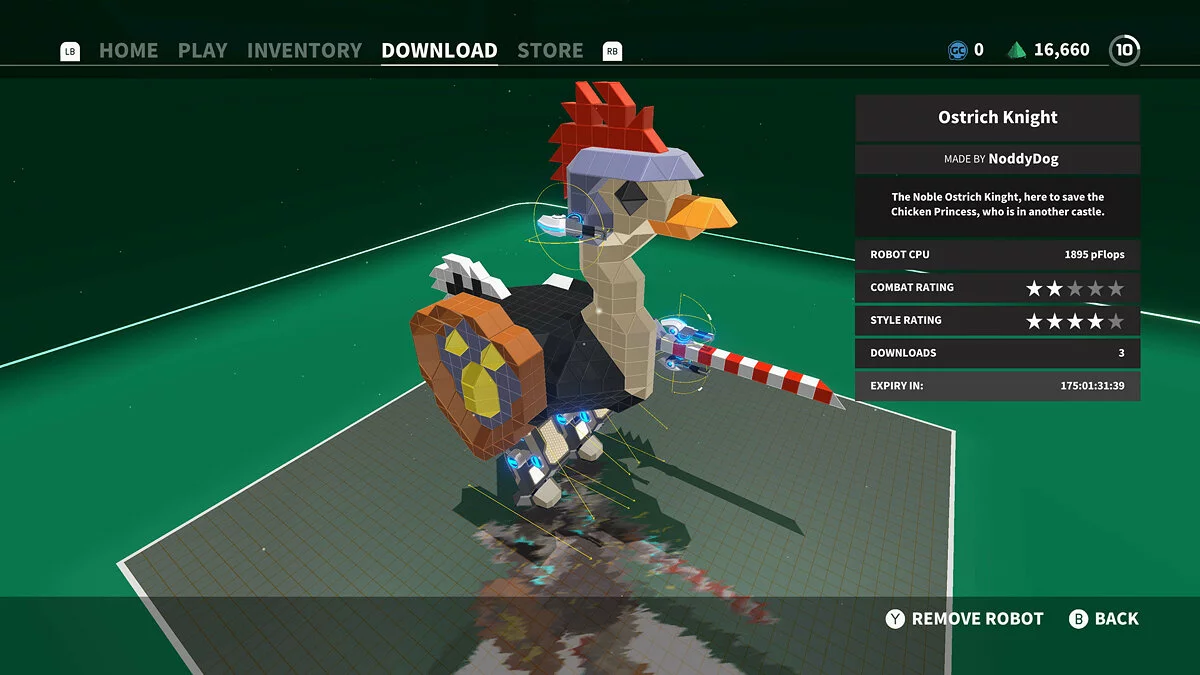Select the DOWNLOAD tab
The height and width of the screenshot is (675, 1200).
click(x=439, y=50)
